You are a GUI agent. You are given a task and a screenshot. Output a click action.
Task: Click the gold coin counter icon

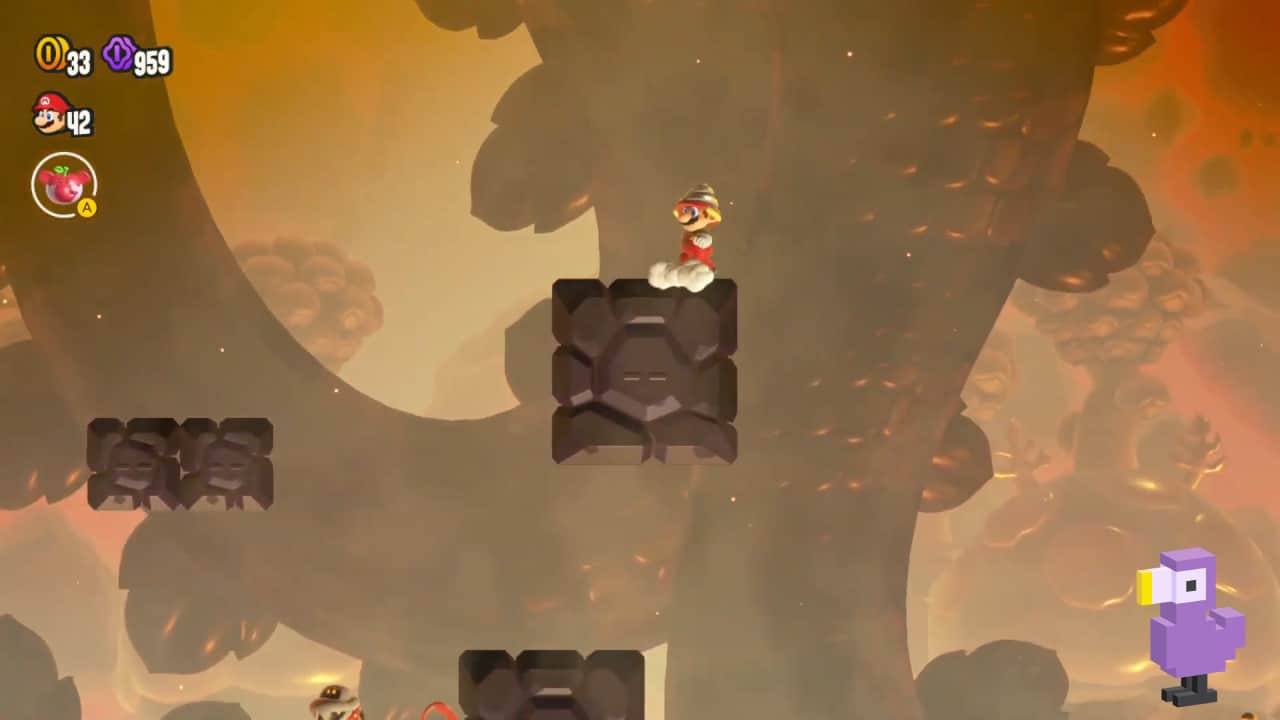tap(49, 55)
